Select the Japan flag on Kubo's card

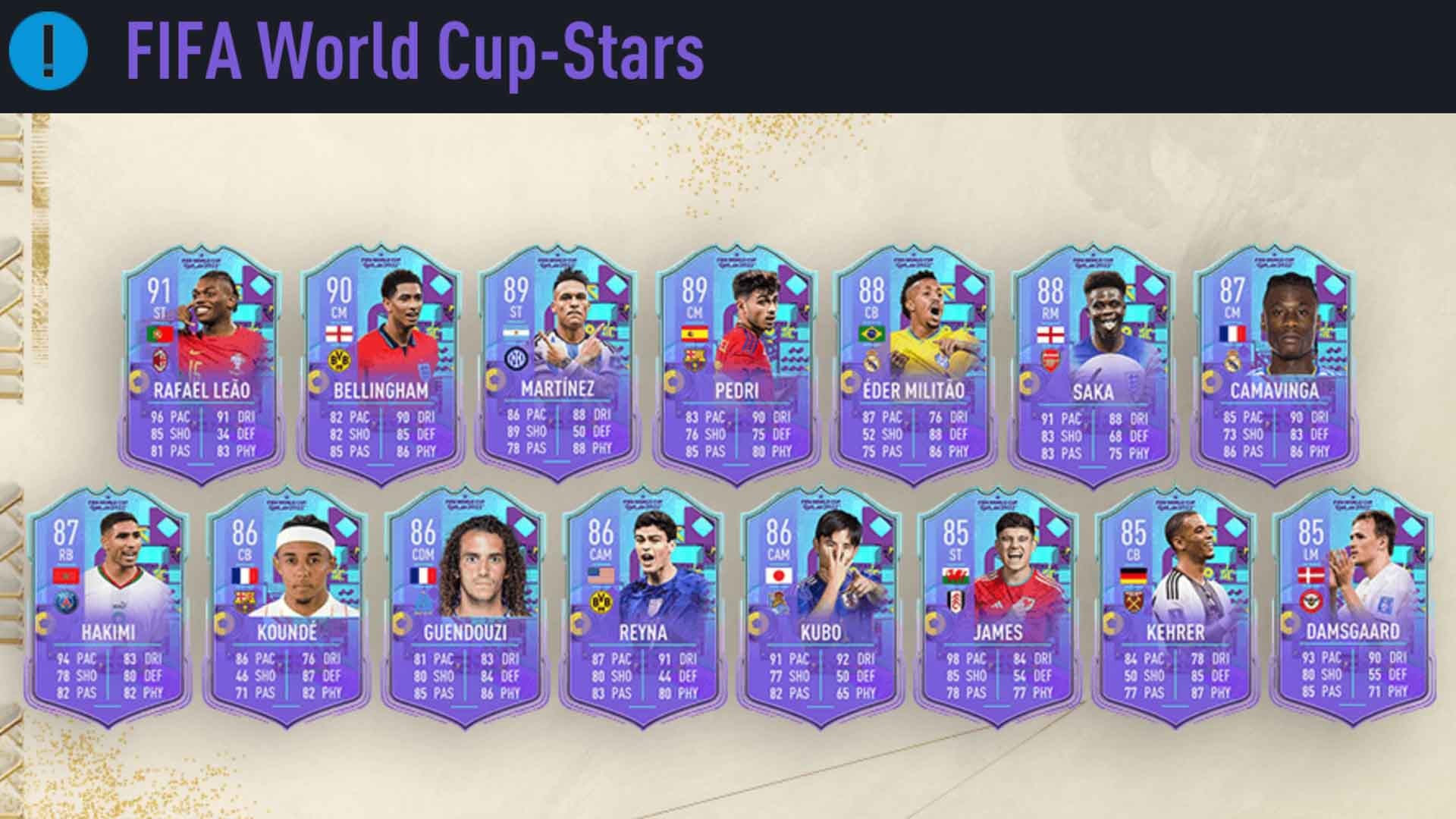779,576
